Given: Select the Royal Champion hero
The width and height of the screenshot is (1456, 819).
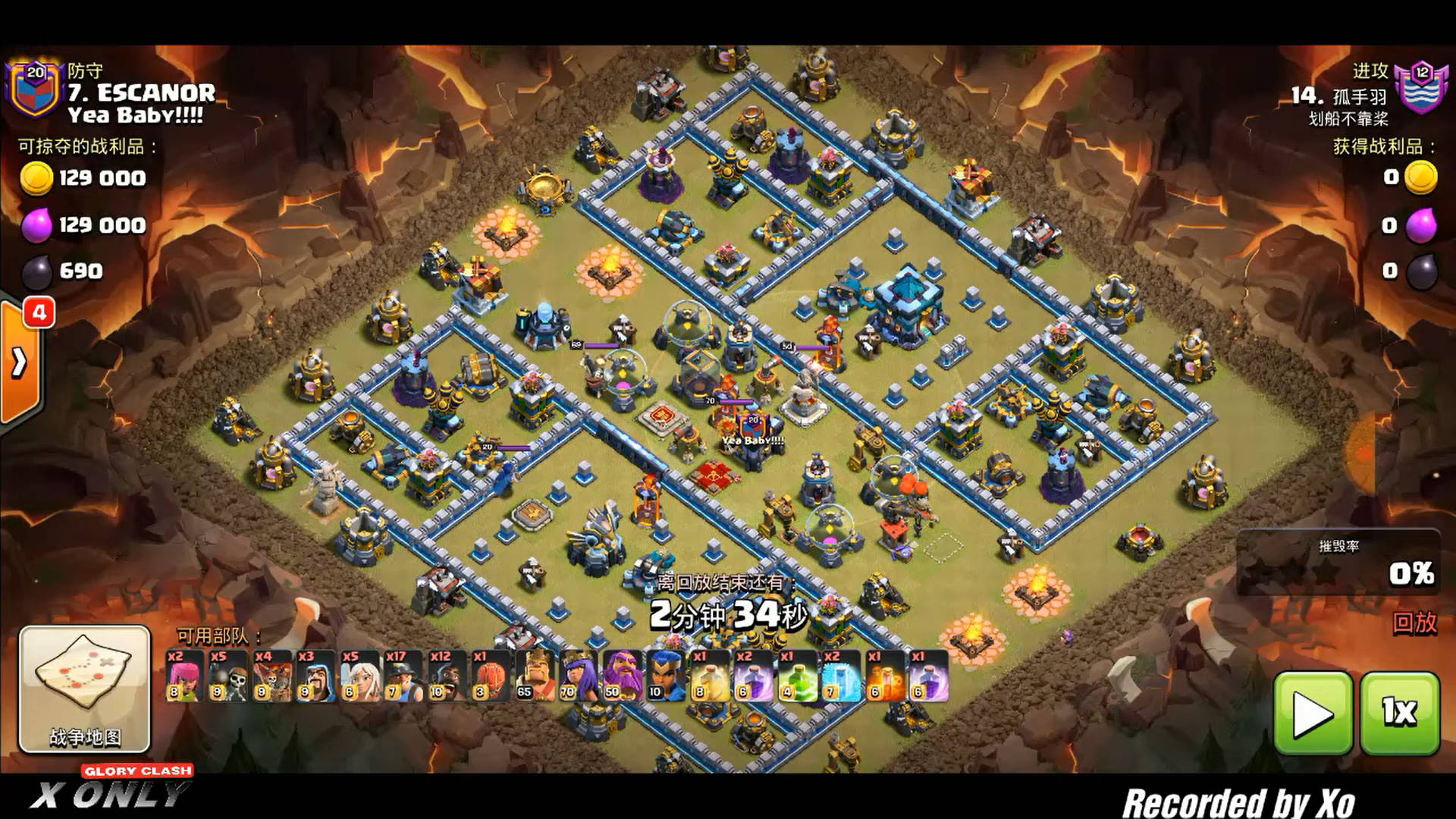Looking at the screenshot, I should [x=667, y=675].
